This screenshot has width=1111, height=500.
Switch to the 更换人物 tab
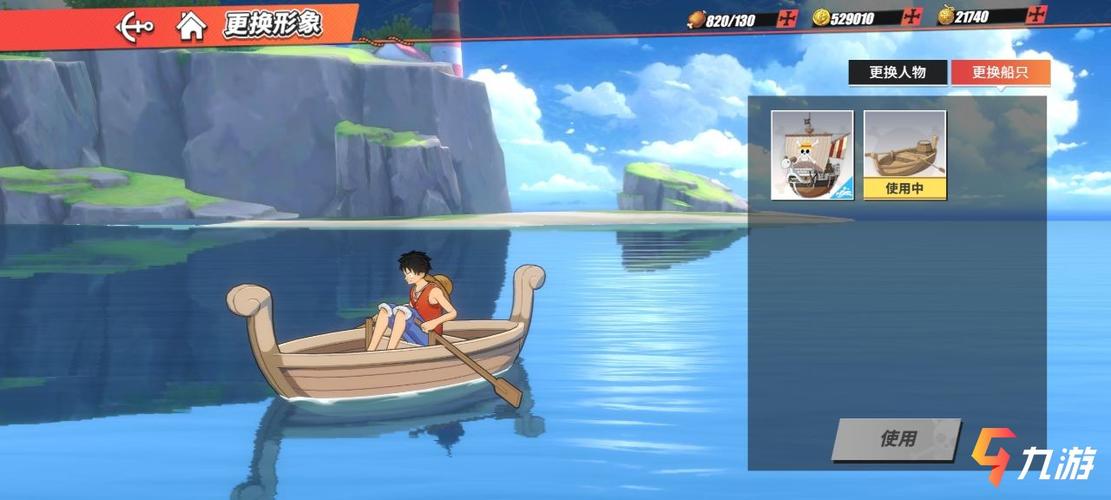[897, 72]
